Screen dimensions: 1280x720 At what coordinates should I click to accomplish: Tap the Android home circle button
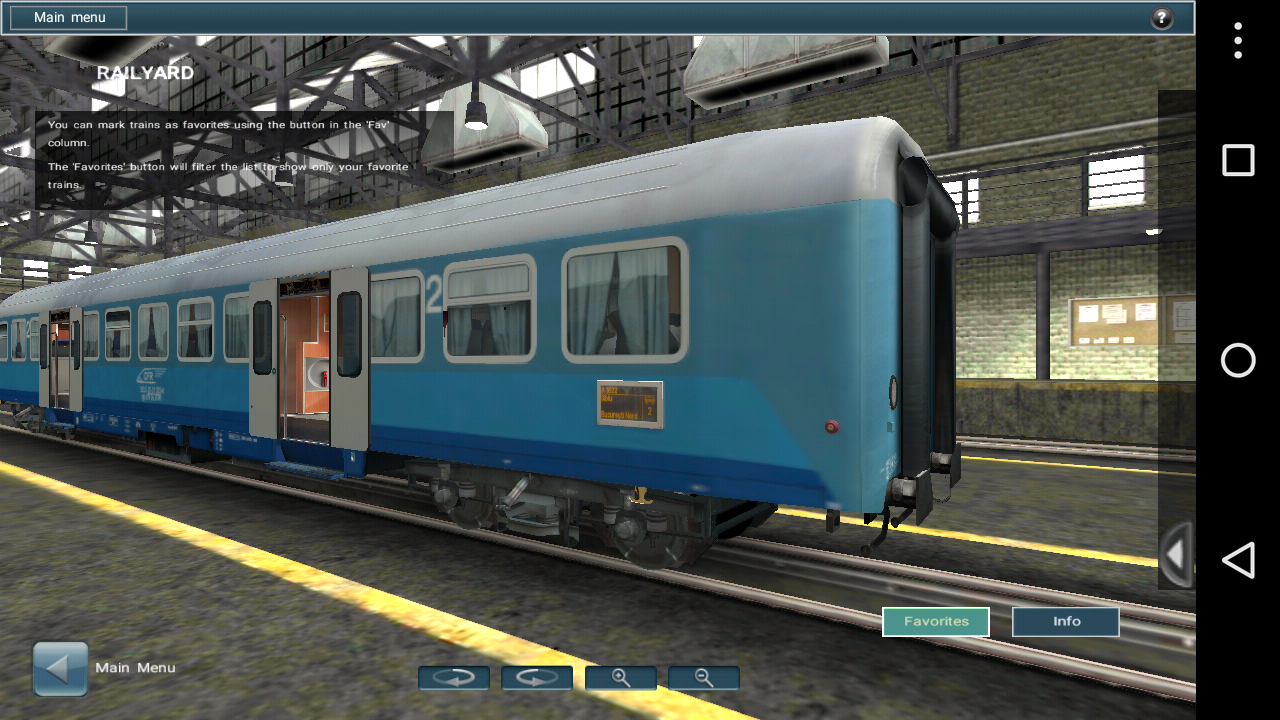1238,360
